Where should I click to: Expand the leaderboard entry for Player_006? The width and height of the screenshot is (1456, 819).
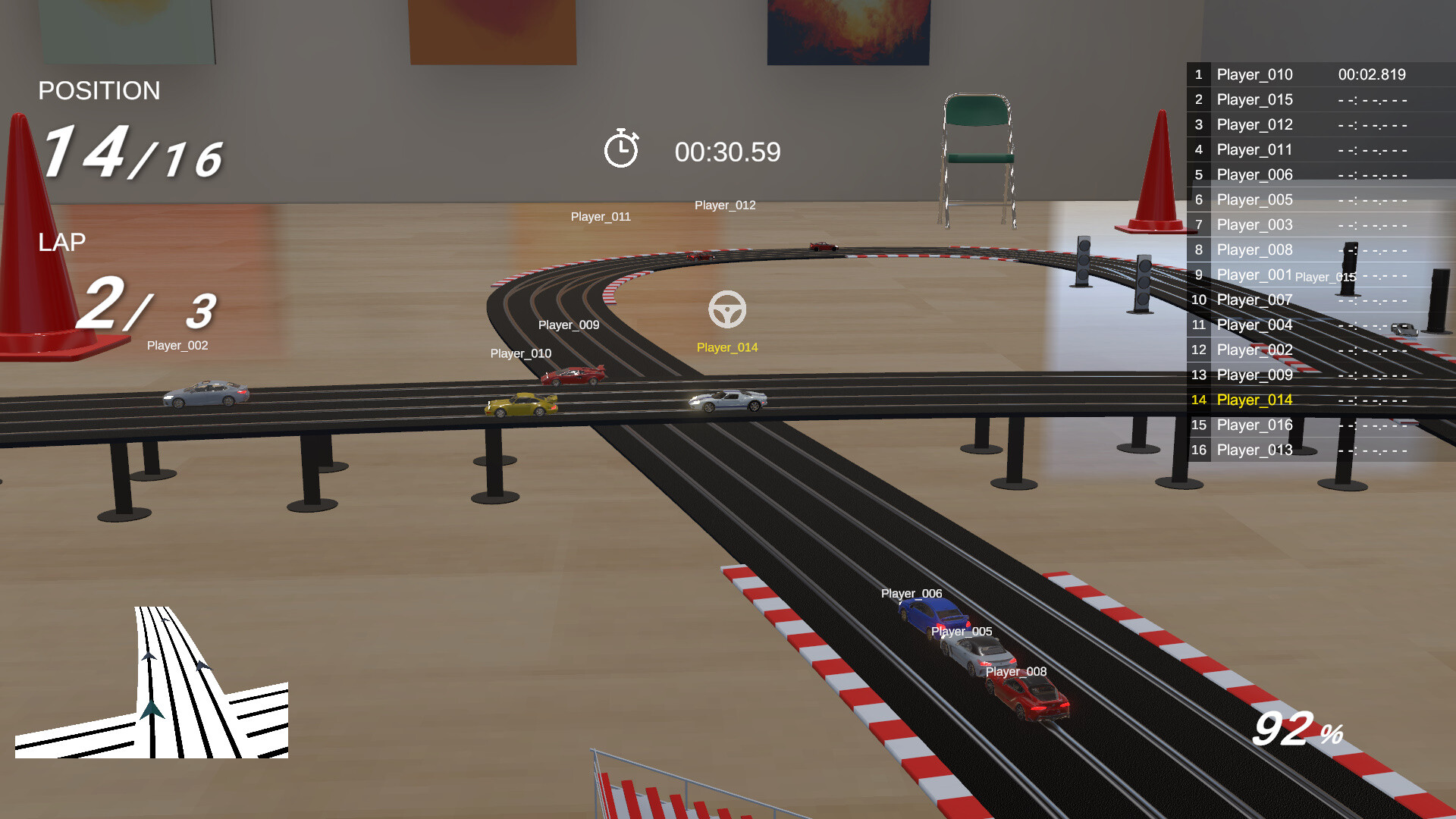pos(1254,174)
